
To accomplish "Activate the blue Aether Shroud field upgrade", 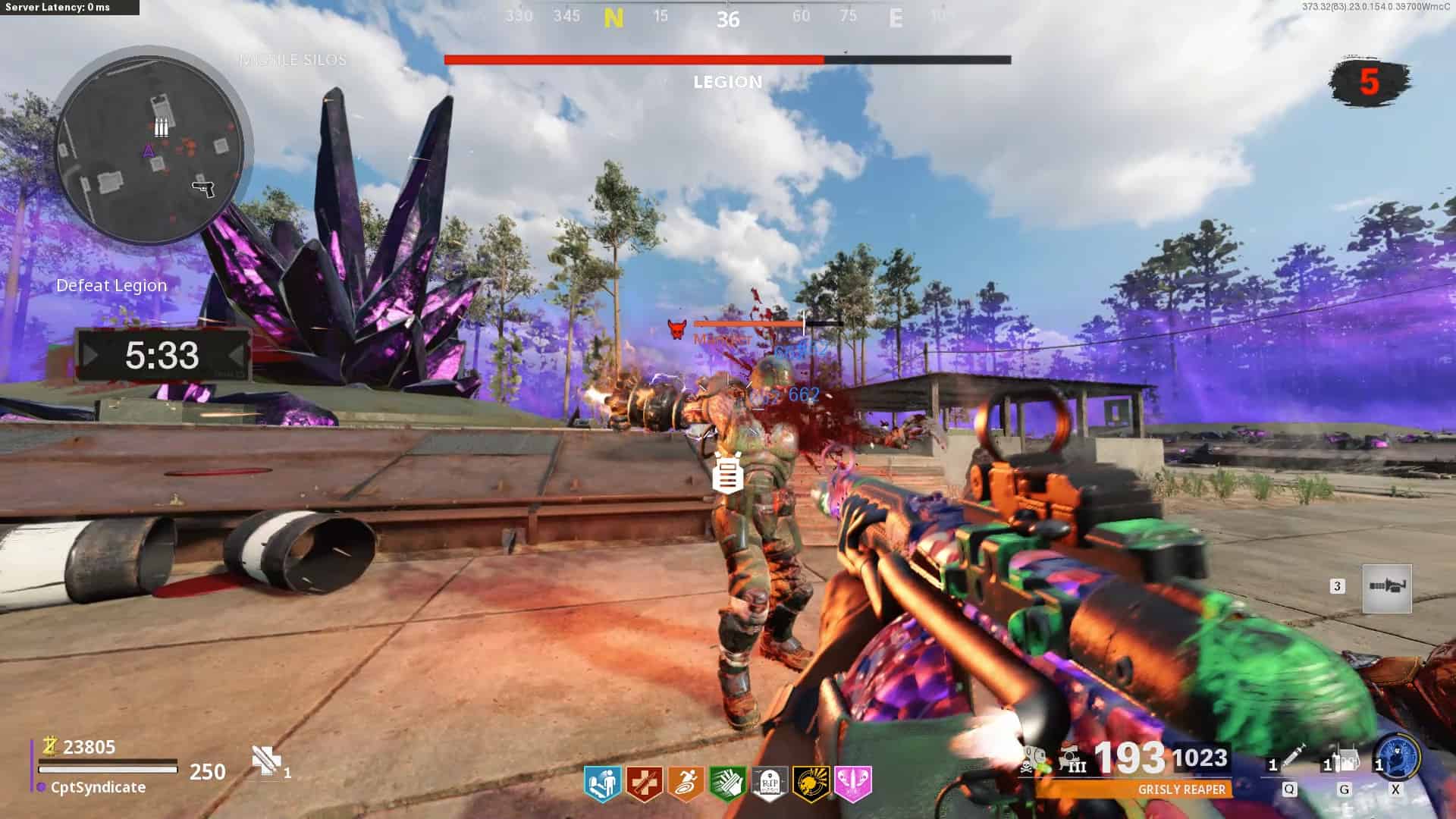I will (x=1398, y=756).
